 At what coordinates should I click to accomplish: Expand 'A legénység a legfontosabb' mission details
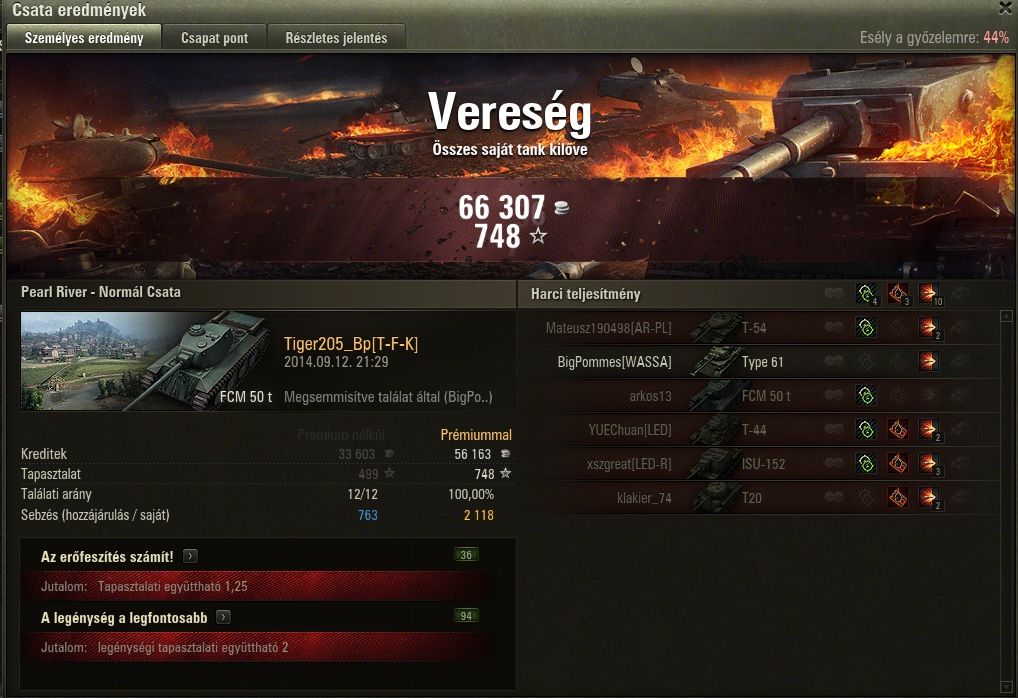pos(223,618)
